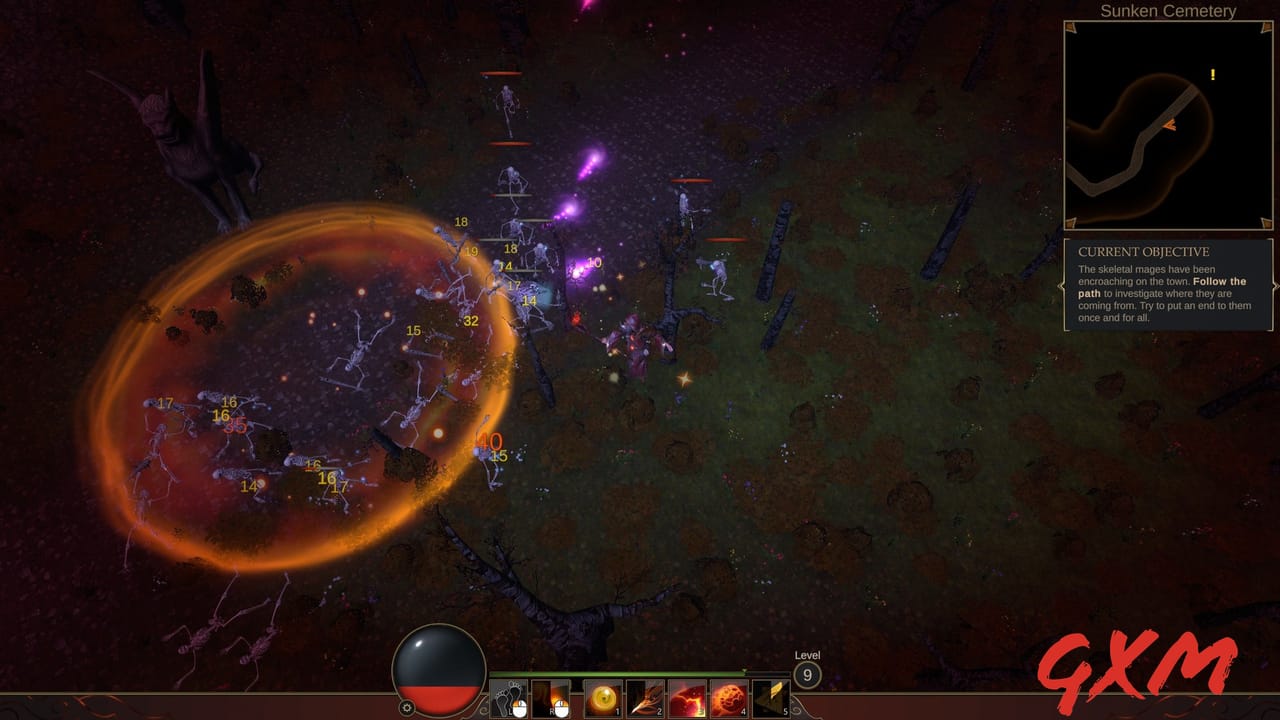Click the Sunken Cemetery minimap title

[1169, 11]
